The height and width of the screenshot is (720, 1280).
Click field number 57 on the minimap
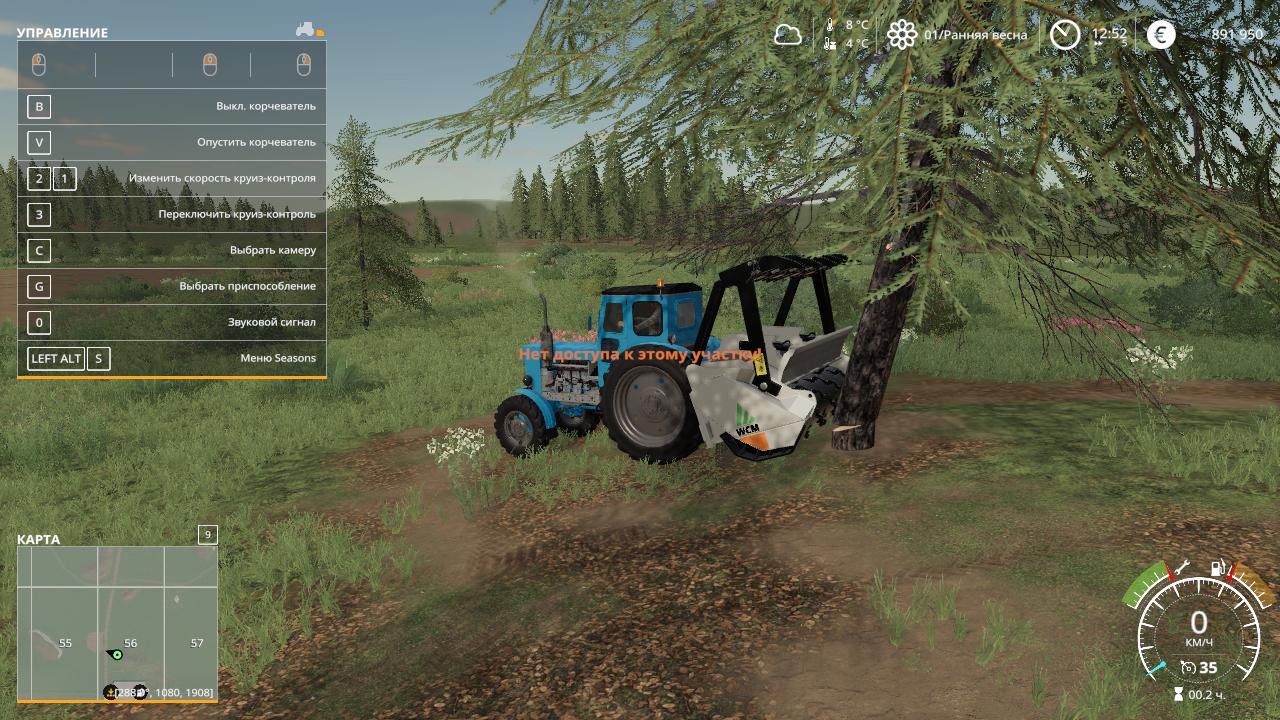[197, 643]
